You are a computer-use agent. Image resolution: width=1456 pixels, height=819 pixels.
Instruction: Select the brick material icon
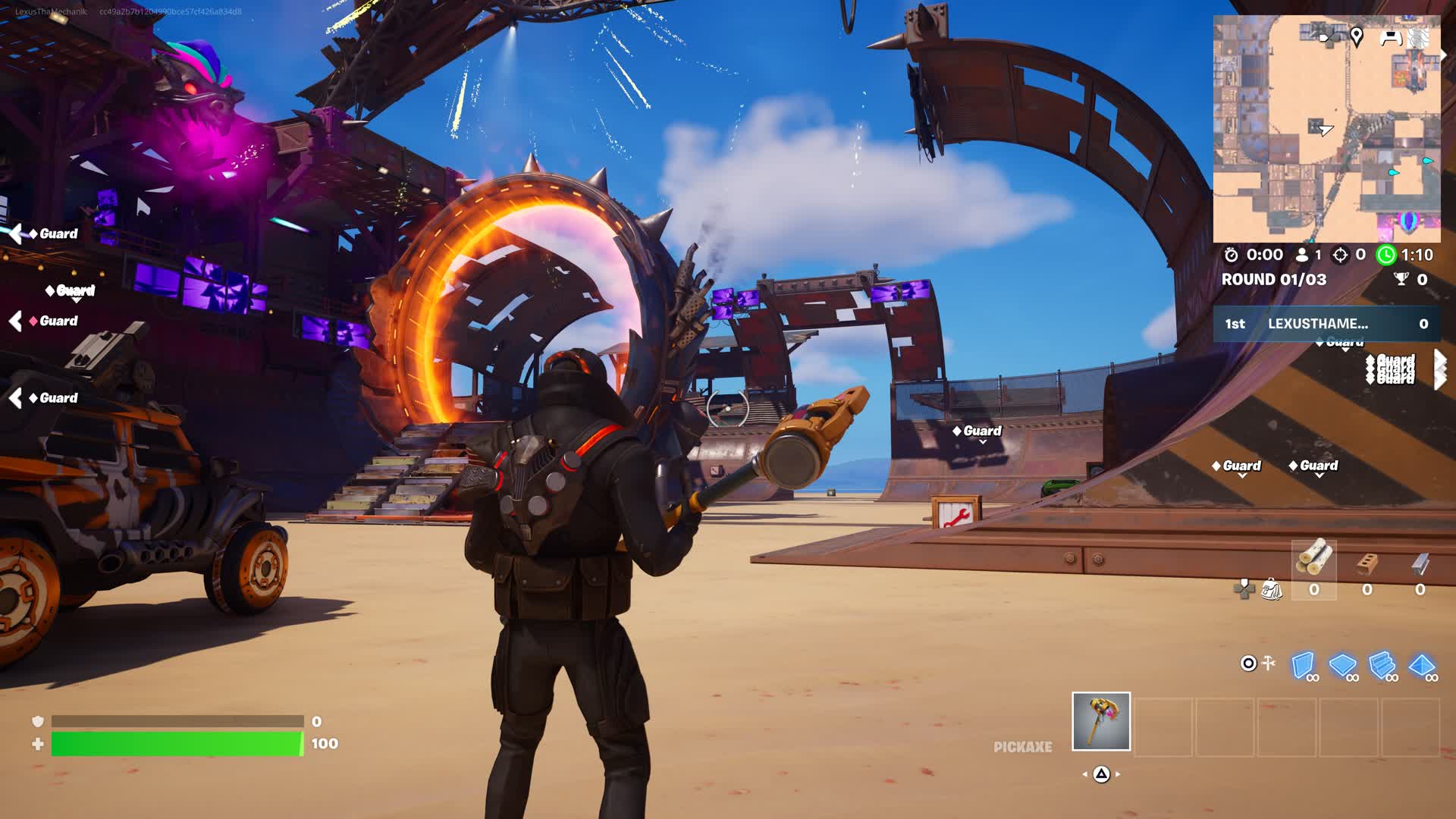(1367, 564)
